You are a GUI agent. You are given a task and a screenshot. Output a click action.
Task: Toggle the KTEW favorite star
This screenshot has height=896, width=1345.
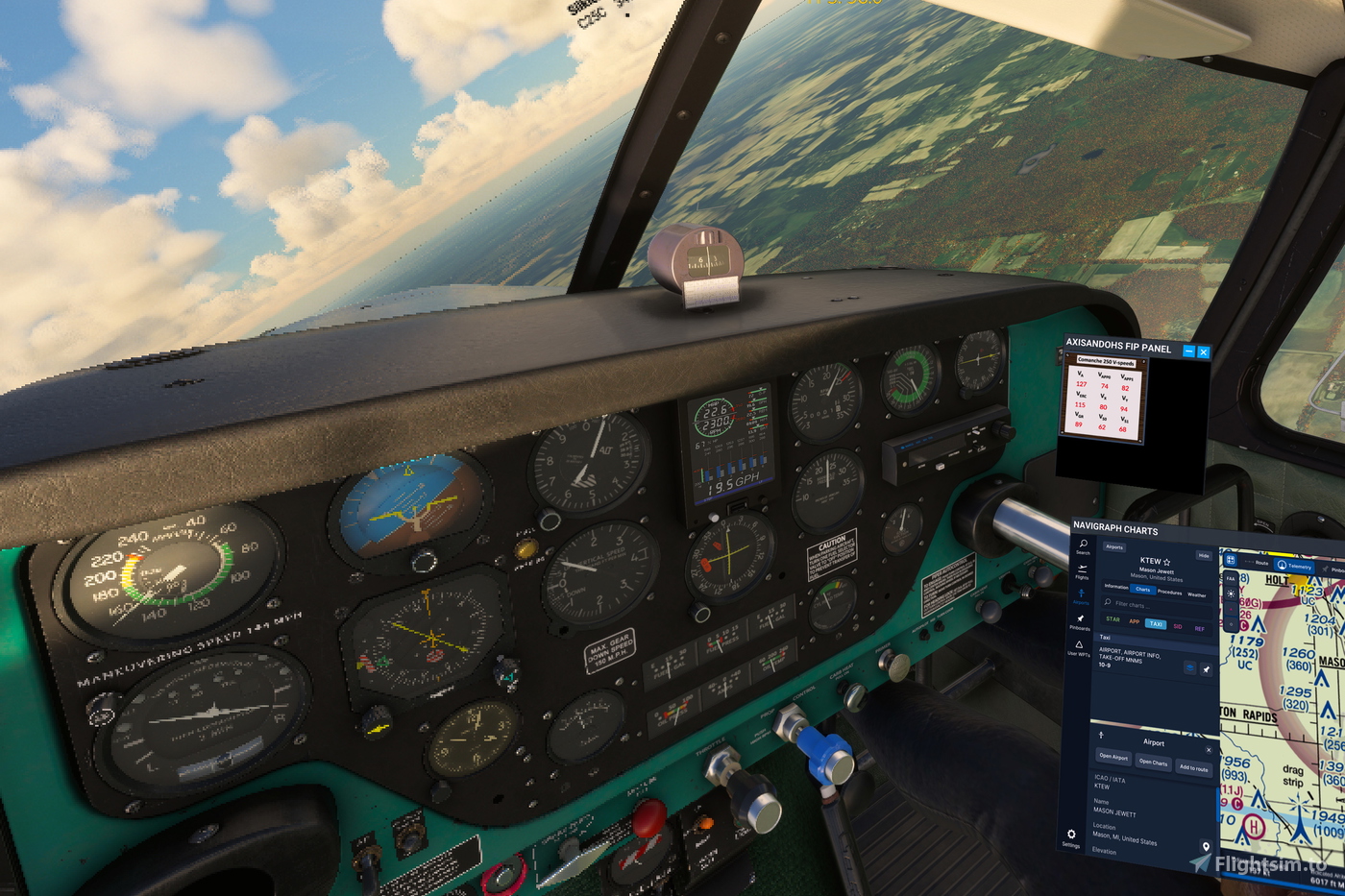click(x=1166, y=562)
